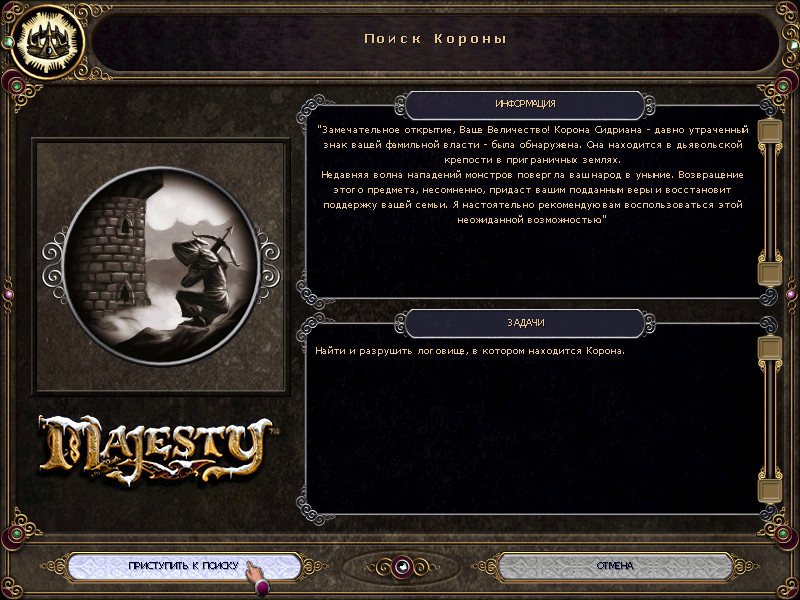Click the Задачи panel's scroll-up button
Viewport: 800px width, 600px height.
point(769,347)
